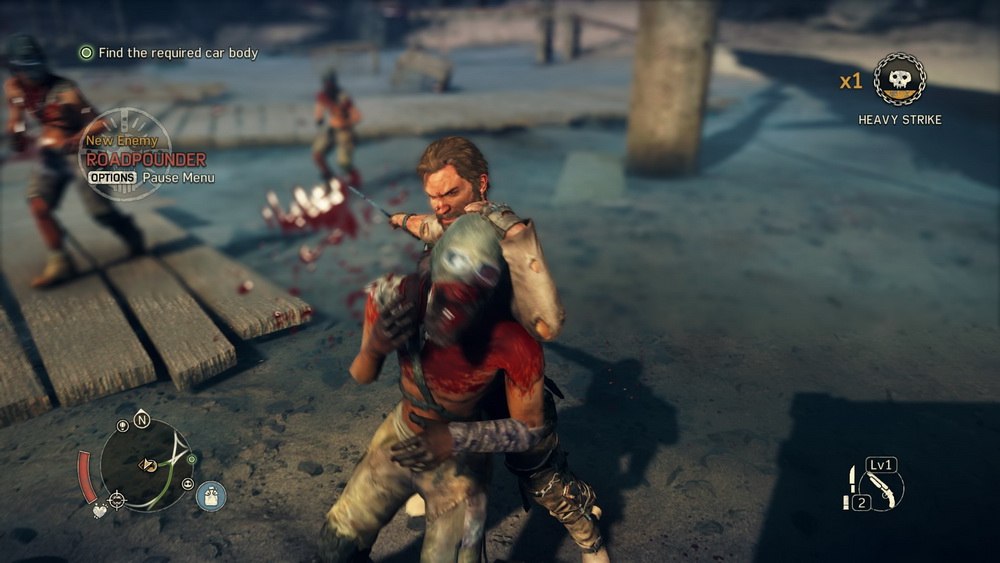Click the Heavy Strike skull icon
The width and height of the screenshot is (1000, 563).
tap(899, 79)
